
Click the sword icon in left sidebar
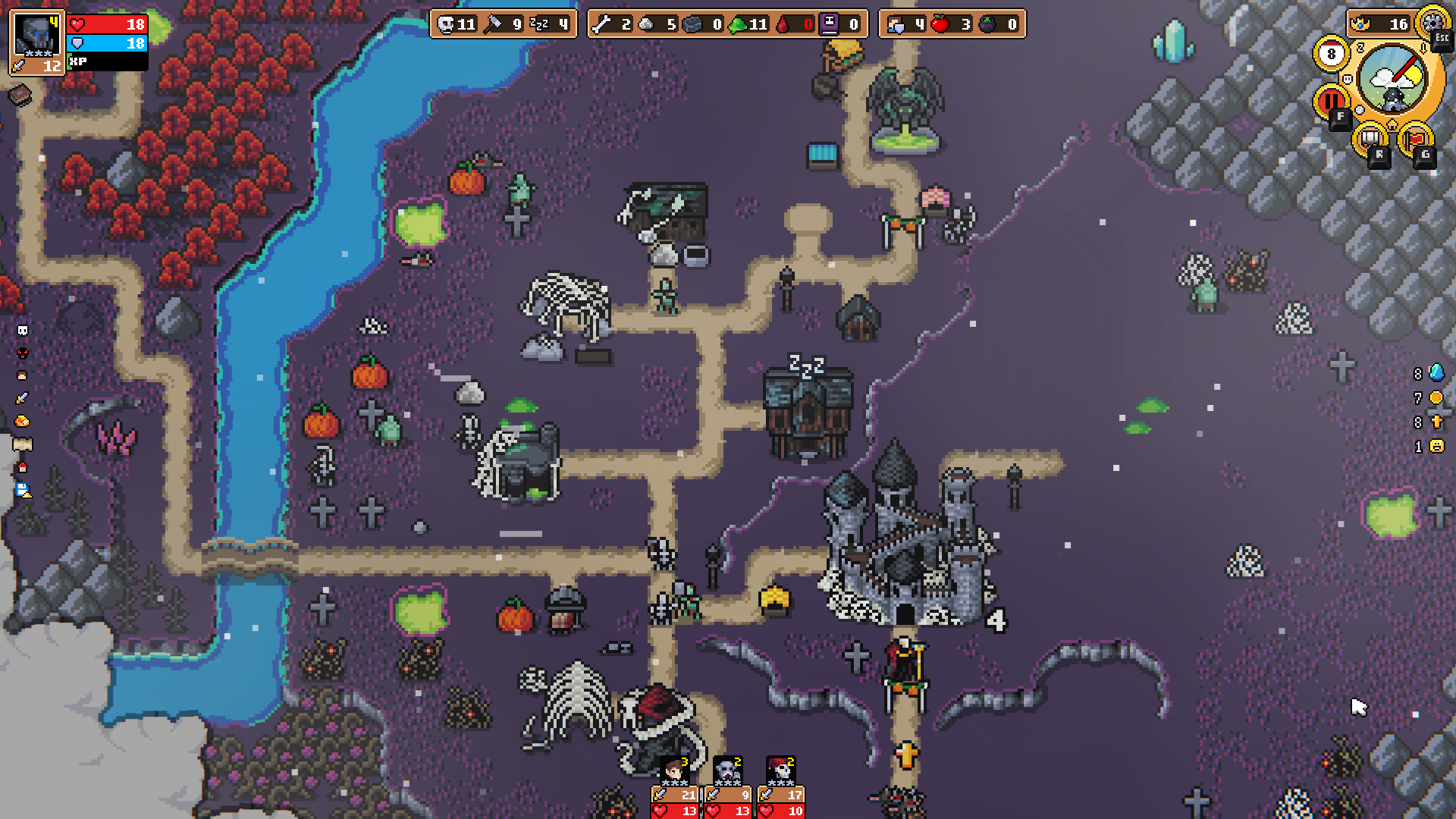[23, 398]
